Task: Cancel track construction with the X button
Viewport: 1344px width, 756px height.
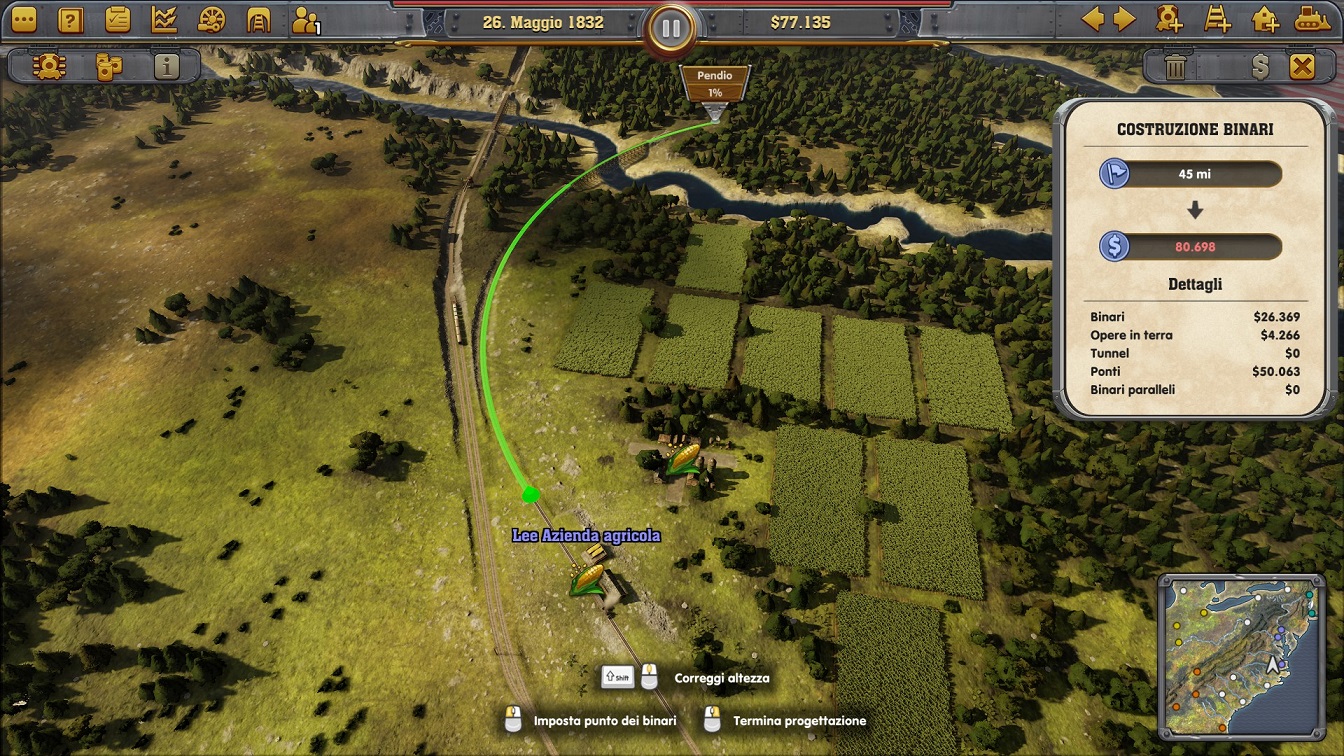Action: [1302, 67]
